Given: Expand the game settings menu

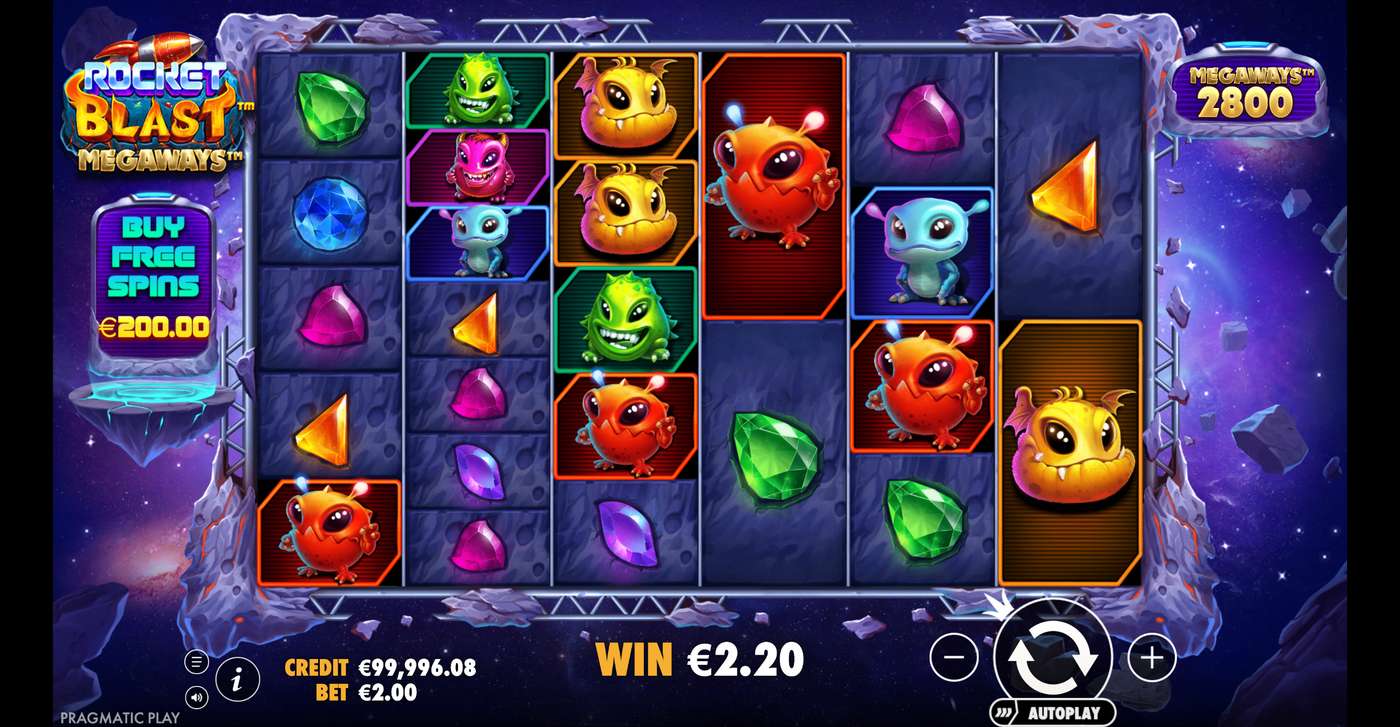Looking at the screenshot, I should click(x=196, y=660).
